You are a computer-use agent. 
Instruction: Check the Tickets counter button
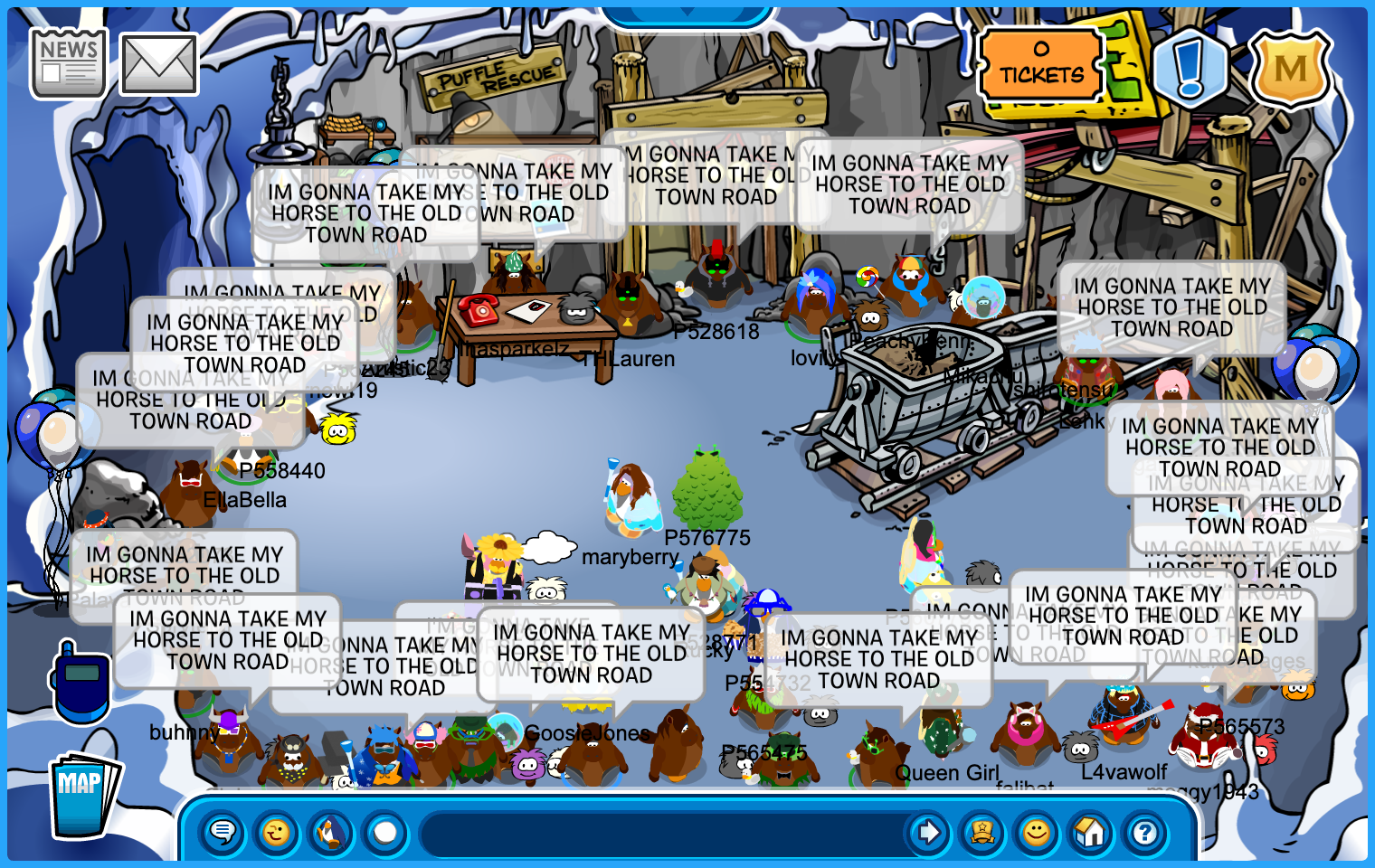[x=1041, y=65]
